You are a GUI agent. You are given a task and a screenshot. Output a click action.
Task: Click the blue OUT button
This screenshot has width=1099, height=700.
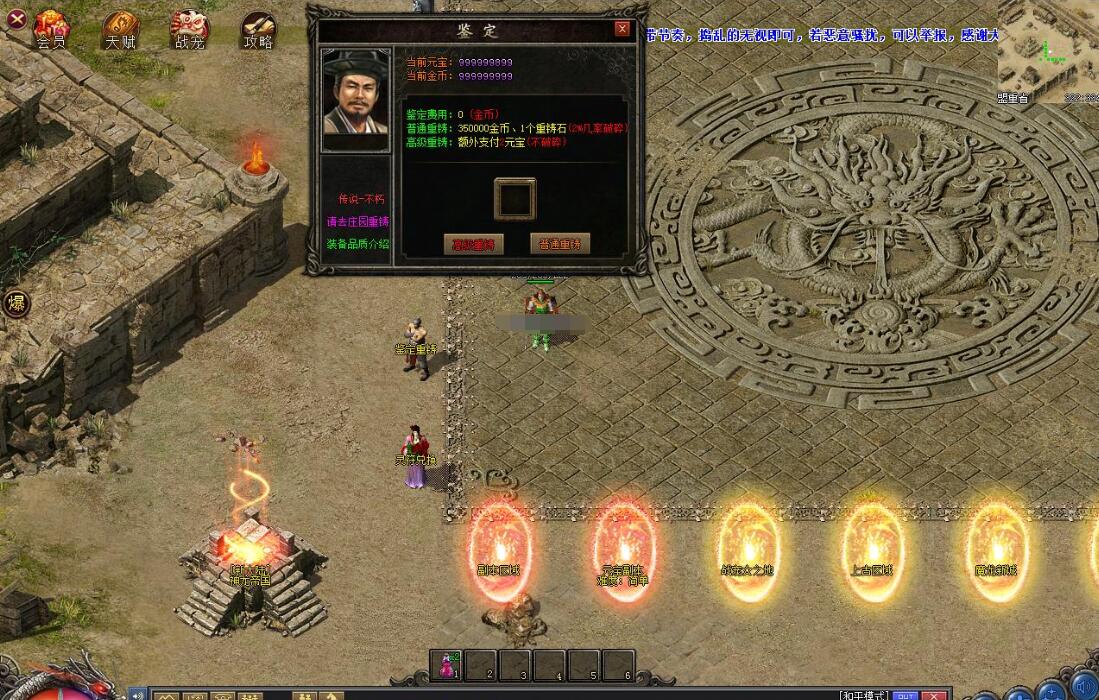pyautogui.click(x=905, y=695)
